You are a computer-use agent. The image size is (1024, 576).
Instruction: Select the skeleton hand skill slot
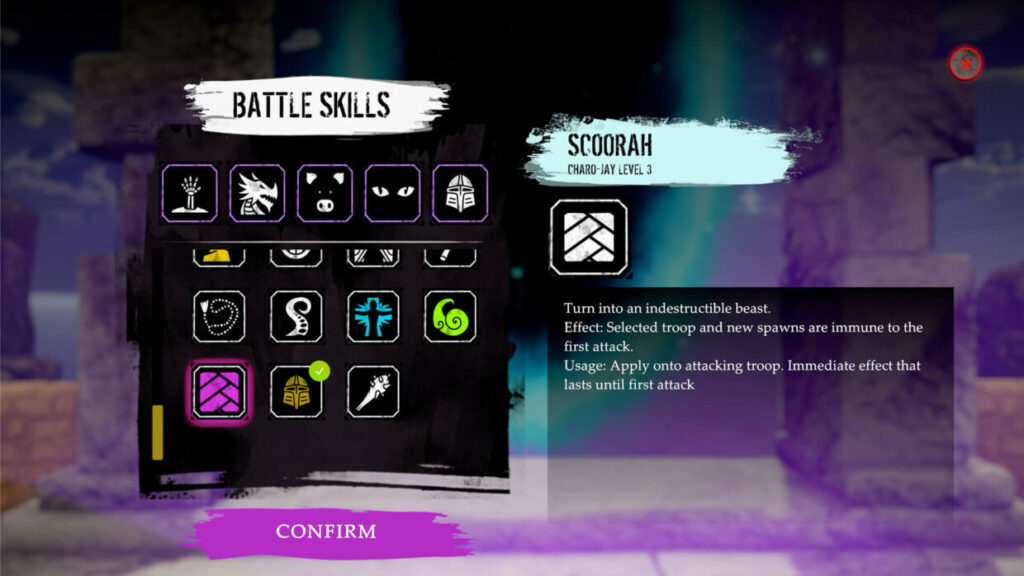coord(190,193)
